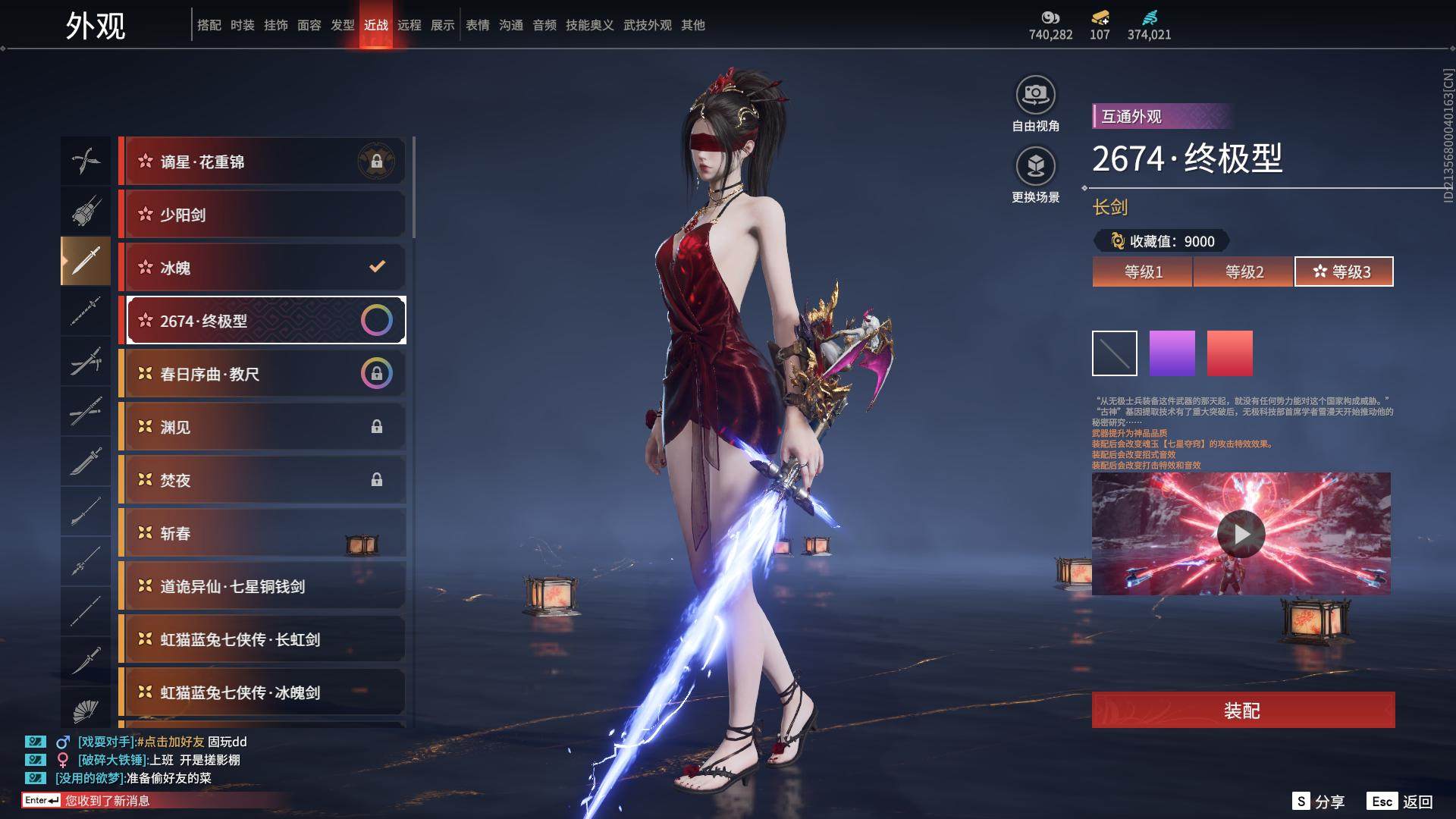Choose 虹猫蓝兔七侠传·长虹剑 skin

coord(262,639)
